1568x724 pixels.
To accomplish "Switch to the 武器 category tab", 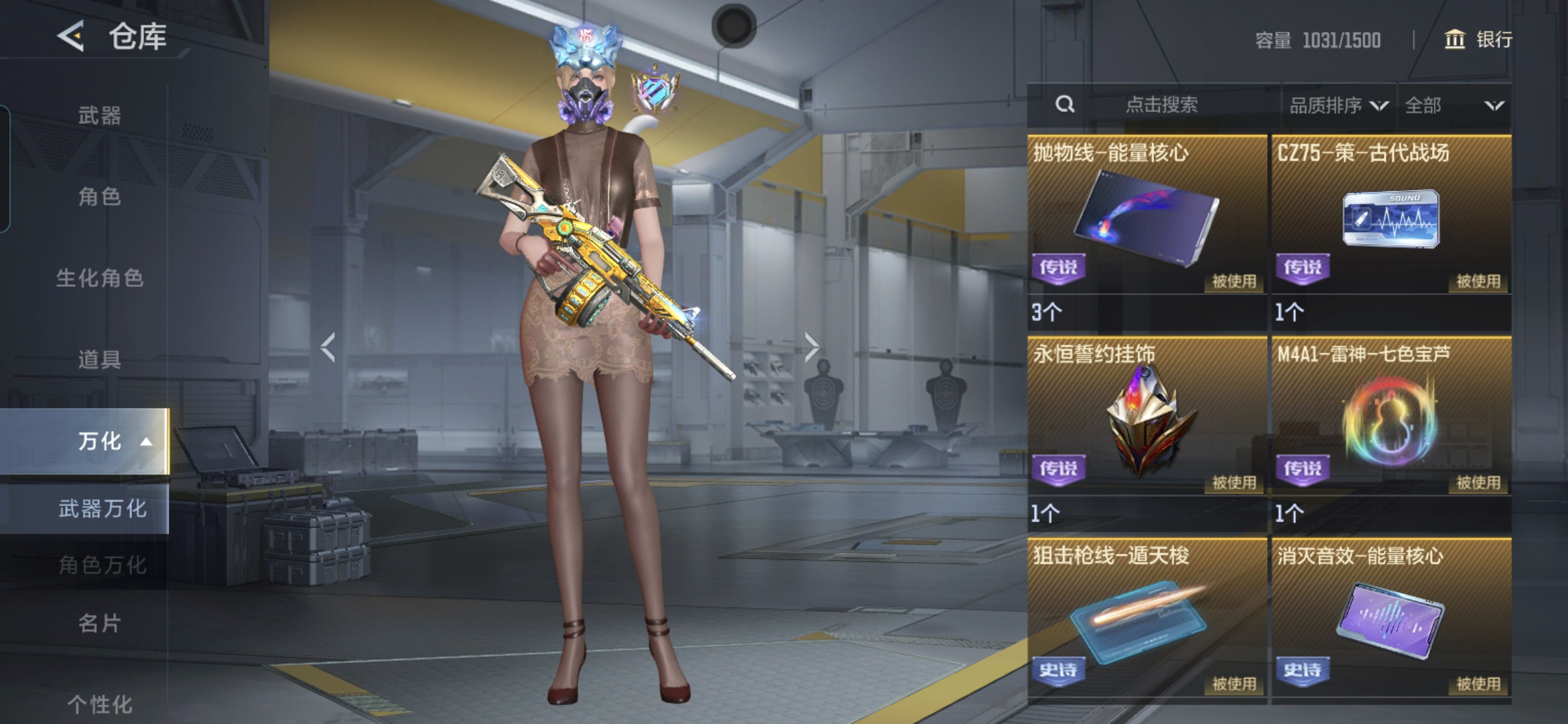I will pyautogui.click(x=99, y=115).
